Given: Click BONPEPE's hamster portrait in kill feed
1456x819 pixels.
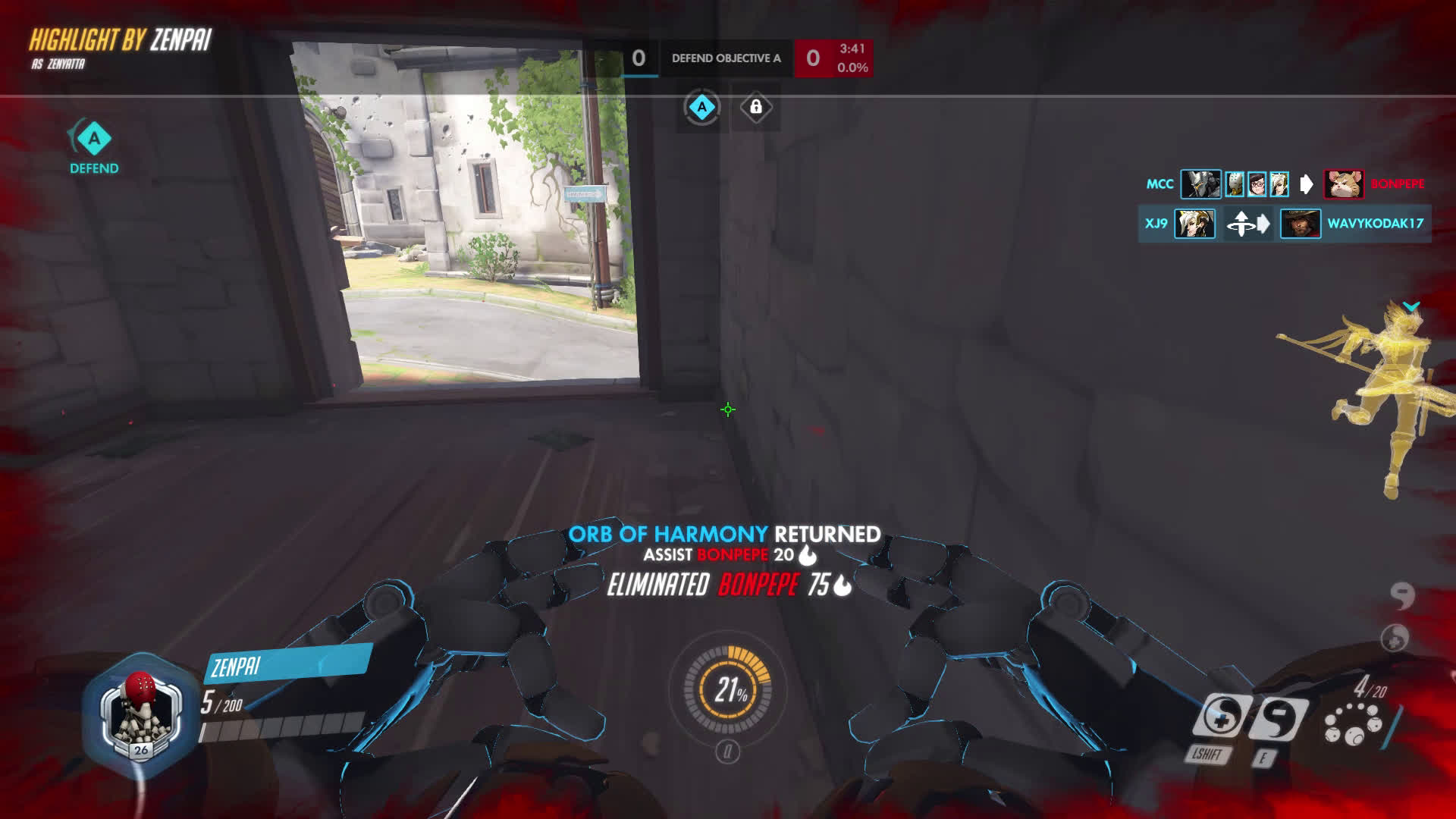Looking at the screenshot, I should click(x=1343, y=184).
